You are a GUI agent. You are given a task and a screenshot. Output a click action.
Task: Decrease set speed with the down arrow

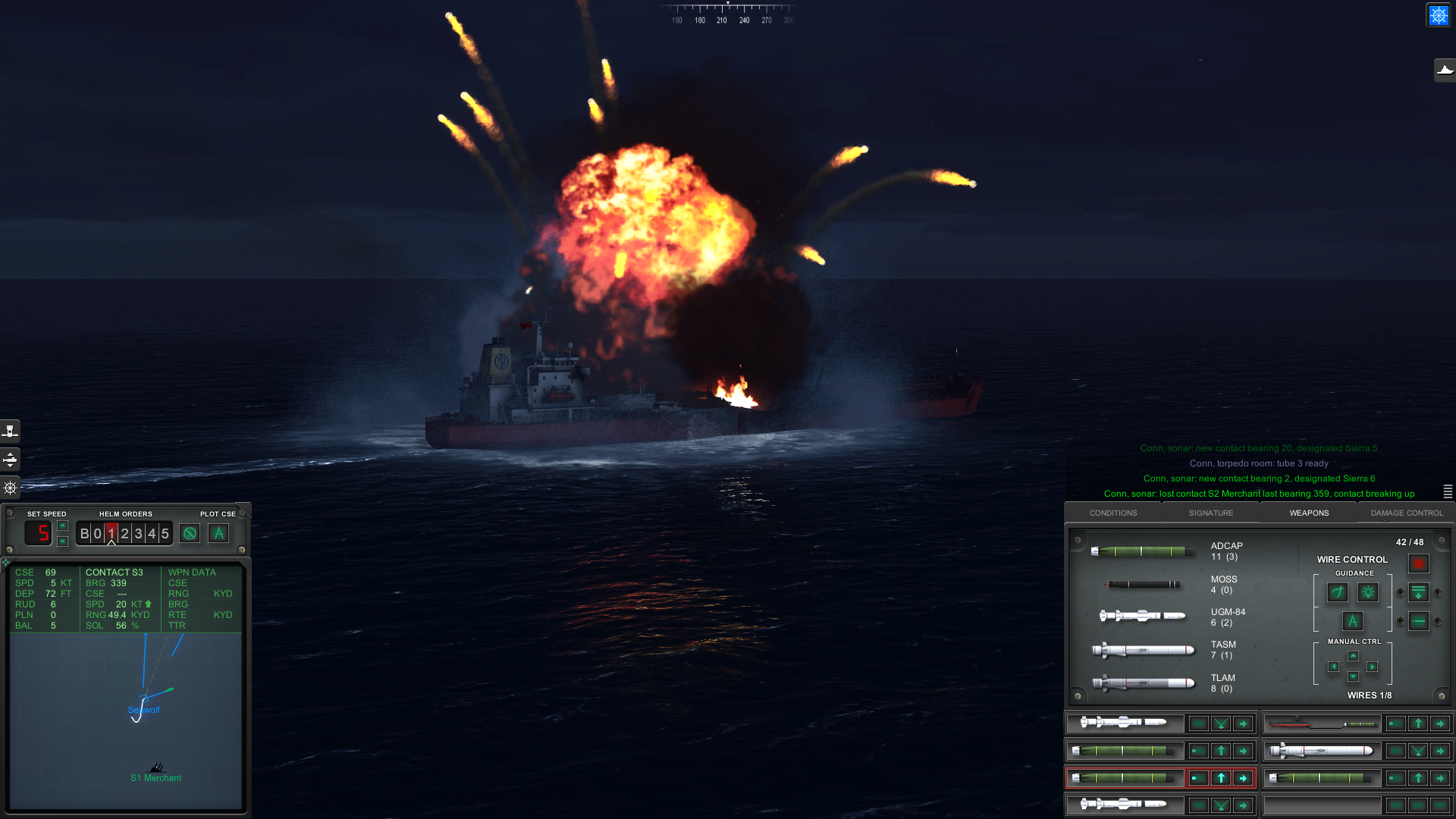pos(63,541)
